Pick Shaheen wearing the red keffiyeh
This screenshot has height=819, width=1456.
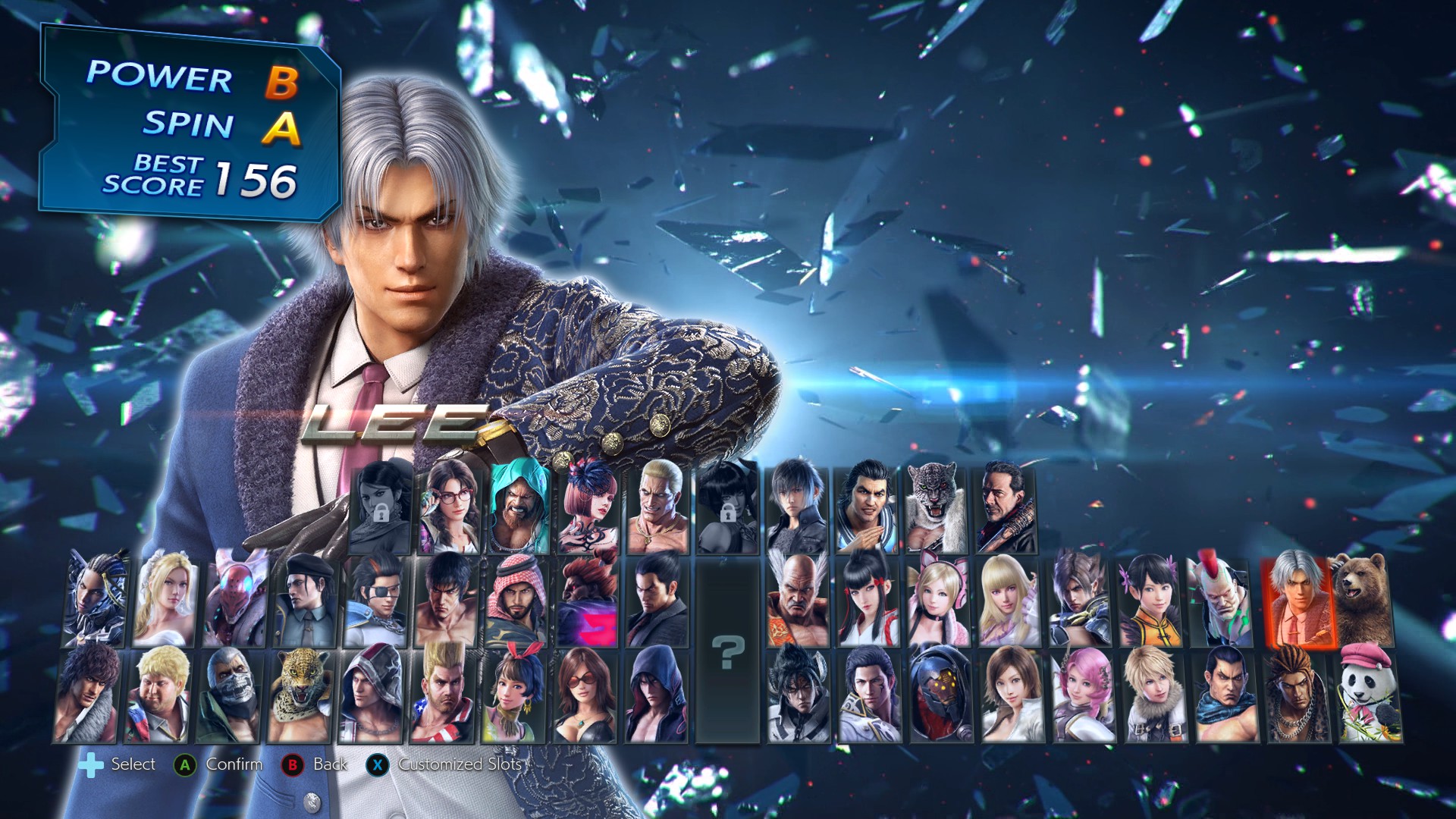(515, 601)
